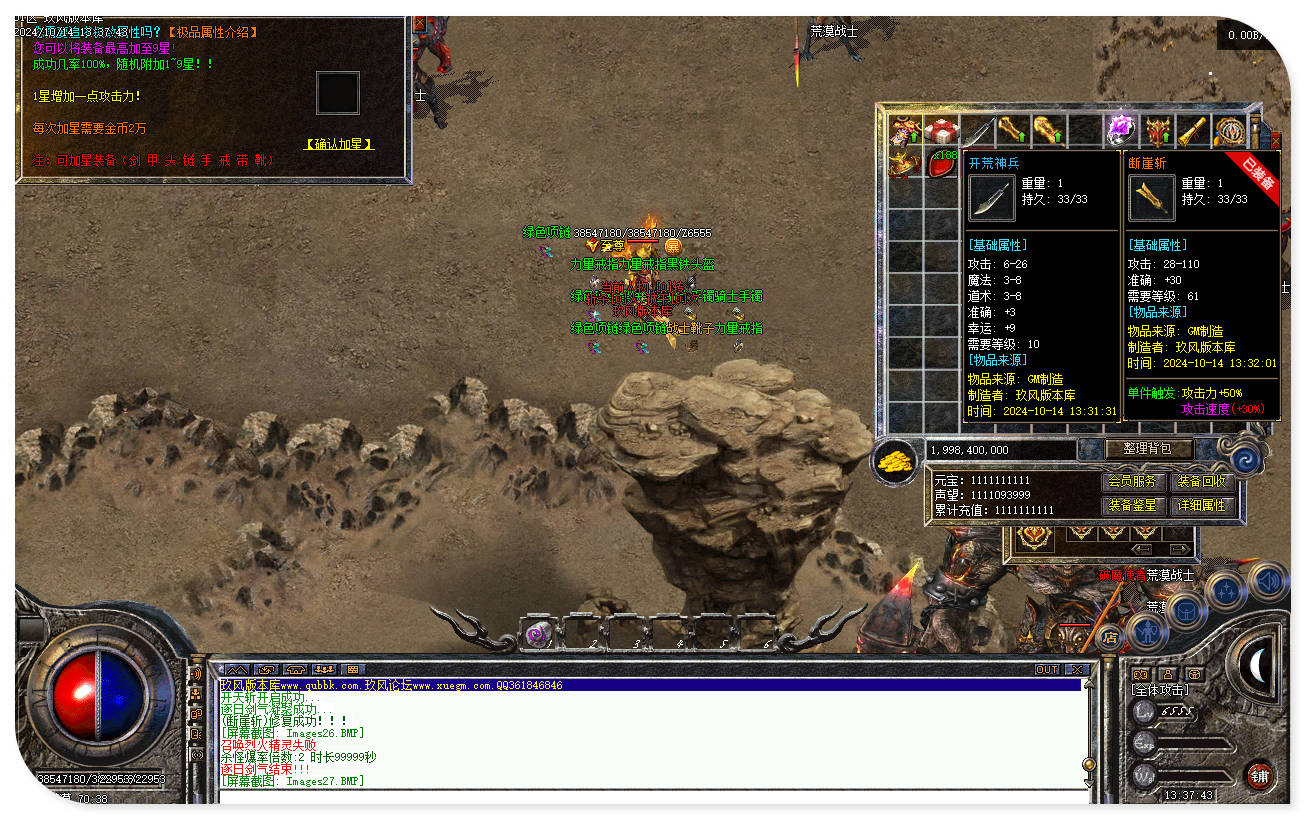1306x819 pixels.
Task: Select the red-white gift box item
Action: [940, 131]
